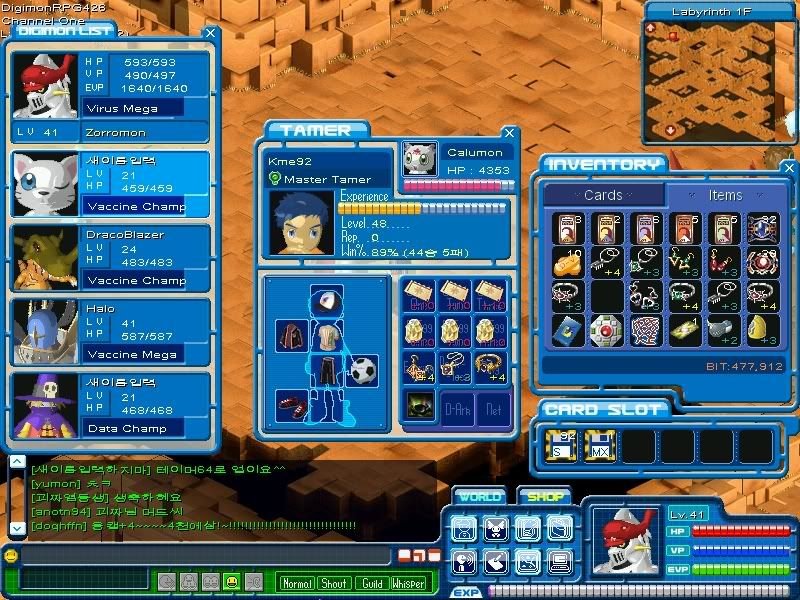Set chat channel to Guild
The width and height of the screenshot is (800, 600).
point(371,583)
